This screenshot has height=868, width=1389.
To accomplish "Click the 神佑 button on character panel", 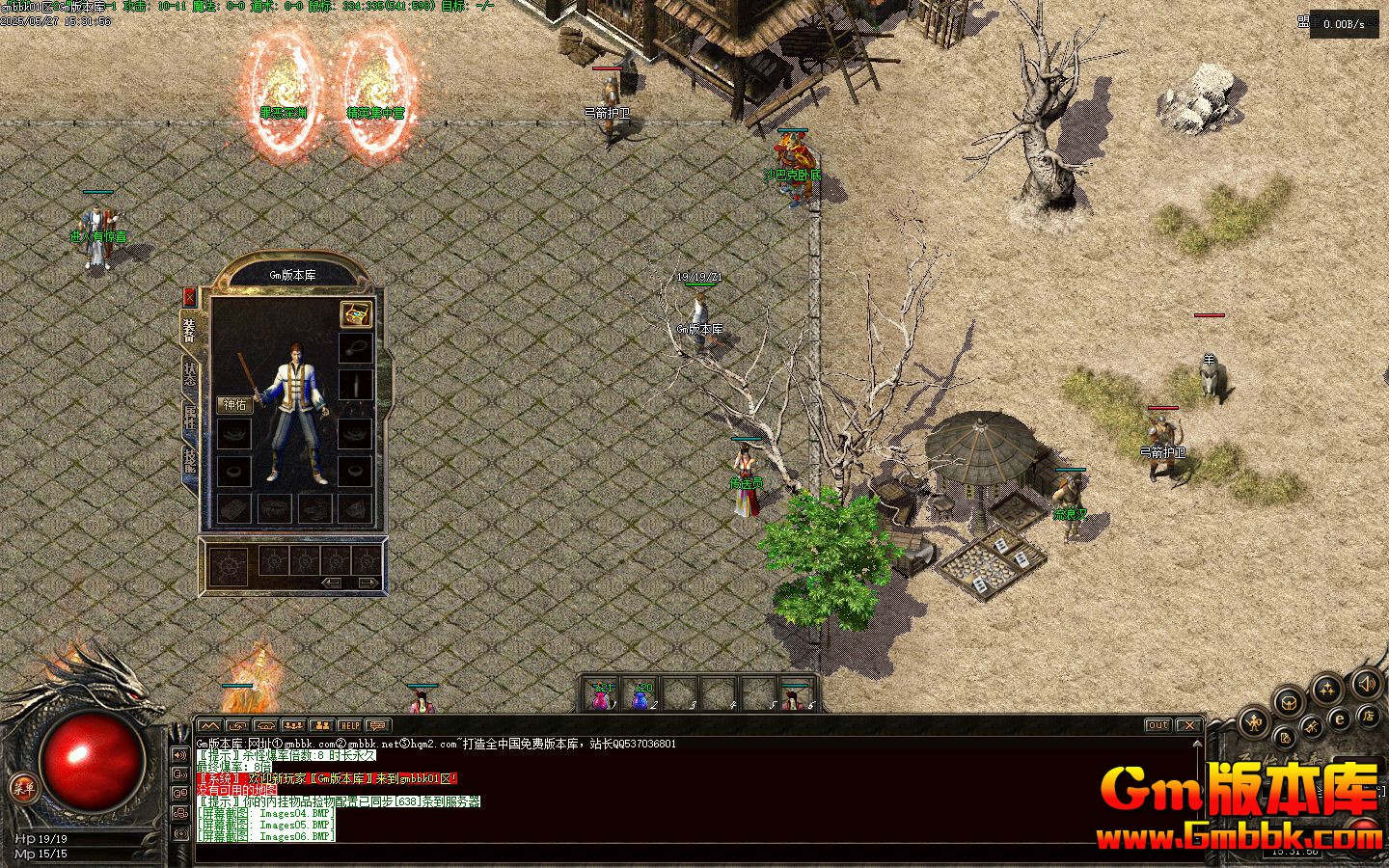I will click(235, 405).
